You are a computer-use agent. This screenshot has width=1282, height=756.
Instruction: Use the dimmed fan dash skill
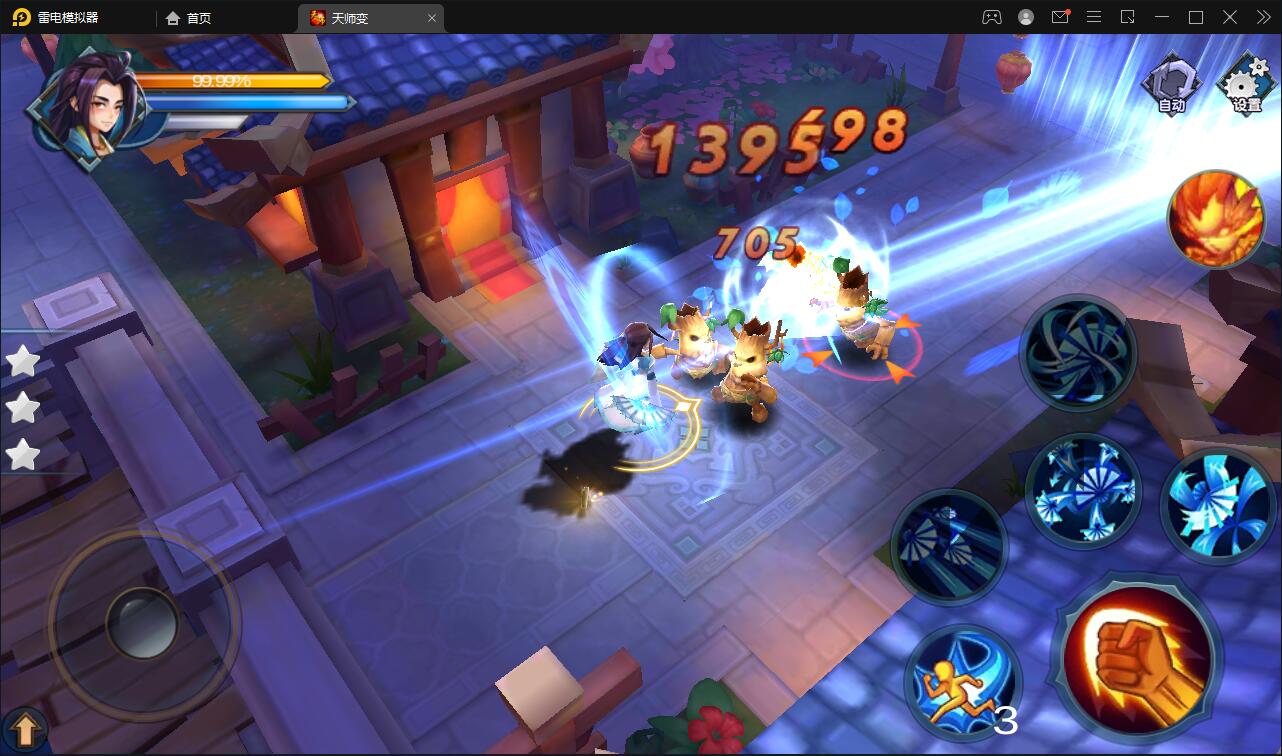click(948, 547)
